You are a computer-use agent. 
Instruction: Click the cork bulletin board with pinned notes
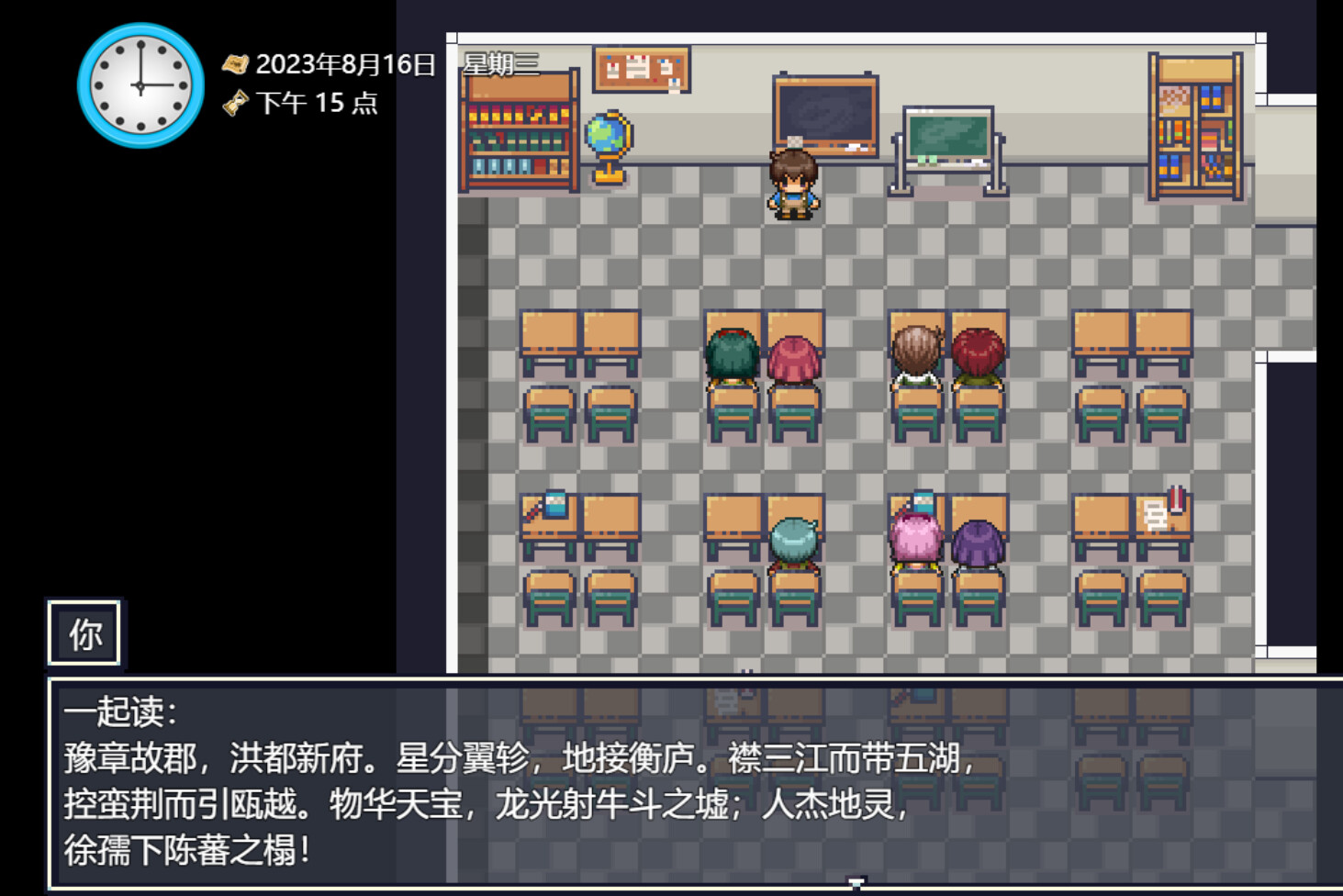642,70
